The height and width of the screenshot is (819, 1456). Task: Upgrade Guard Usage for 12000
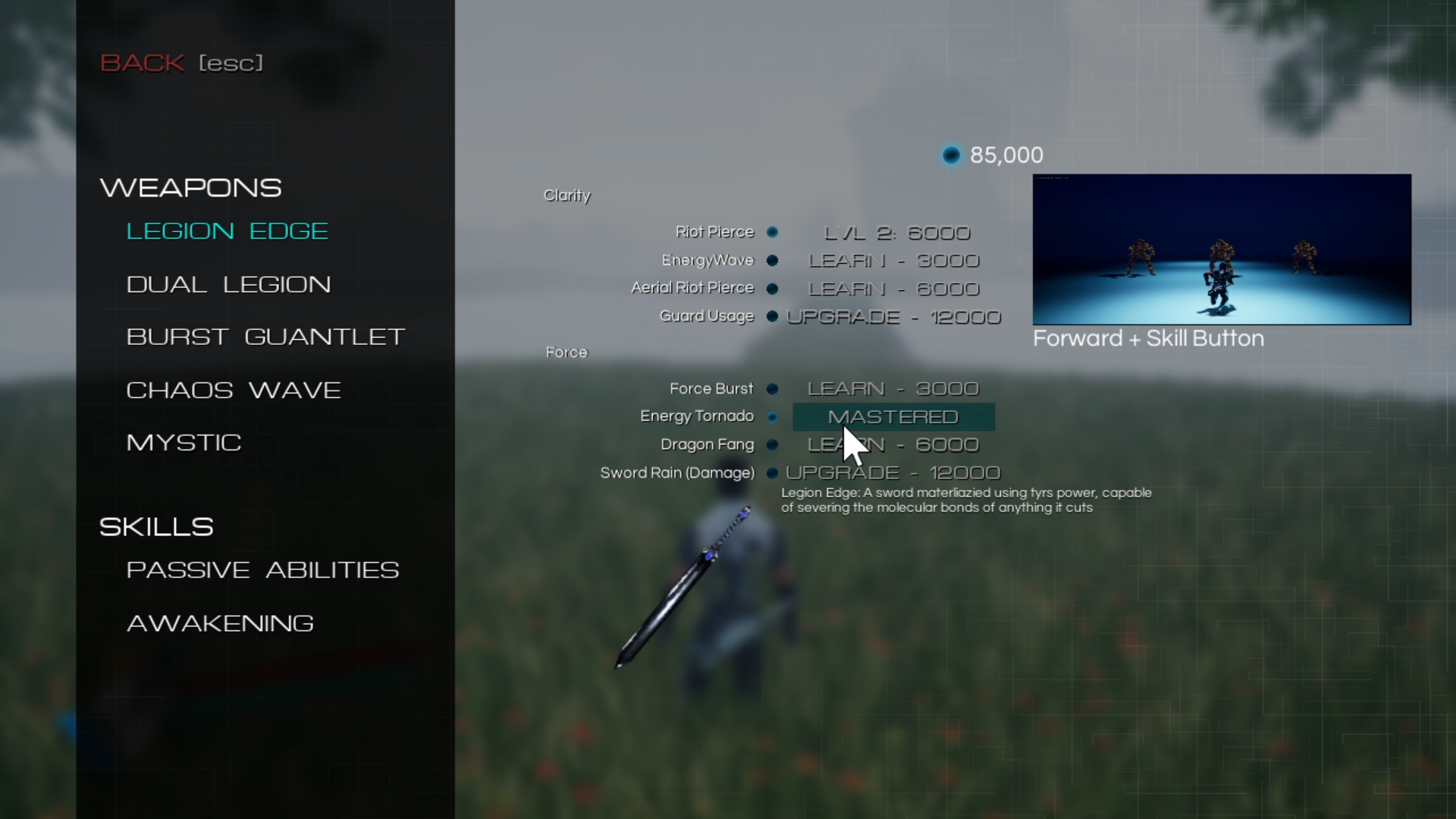point(895,317)
